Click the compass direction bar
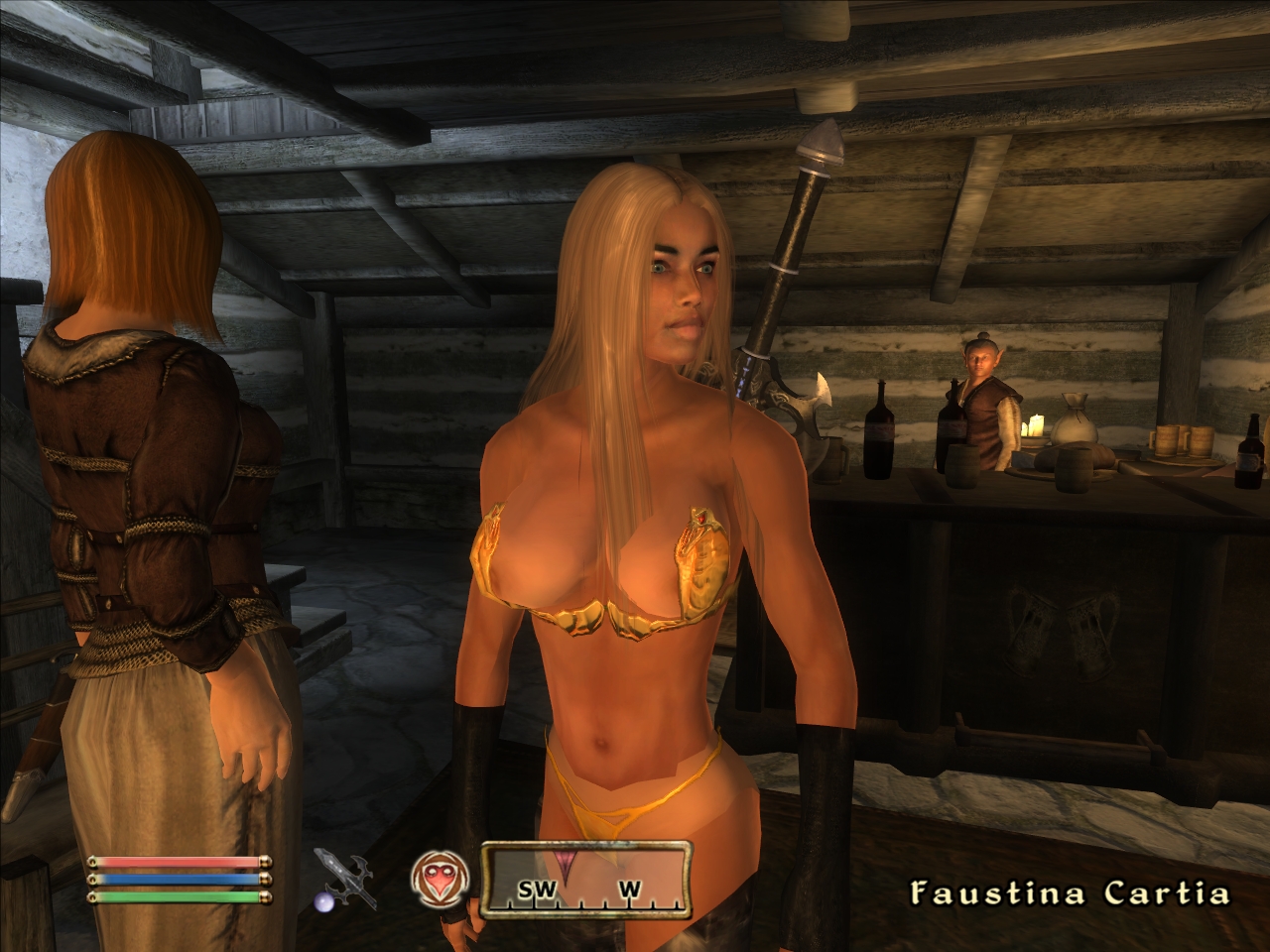Screen dimensions: 1270x952 (585, 877)
